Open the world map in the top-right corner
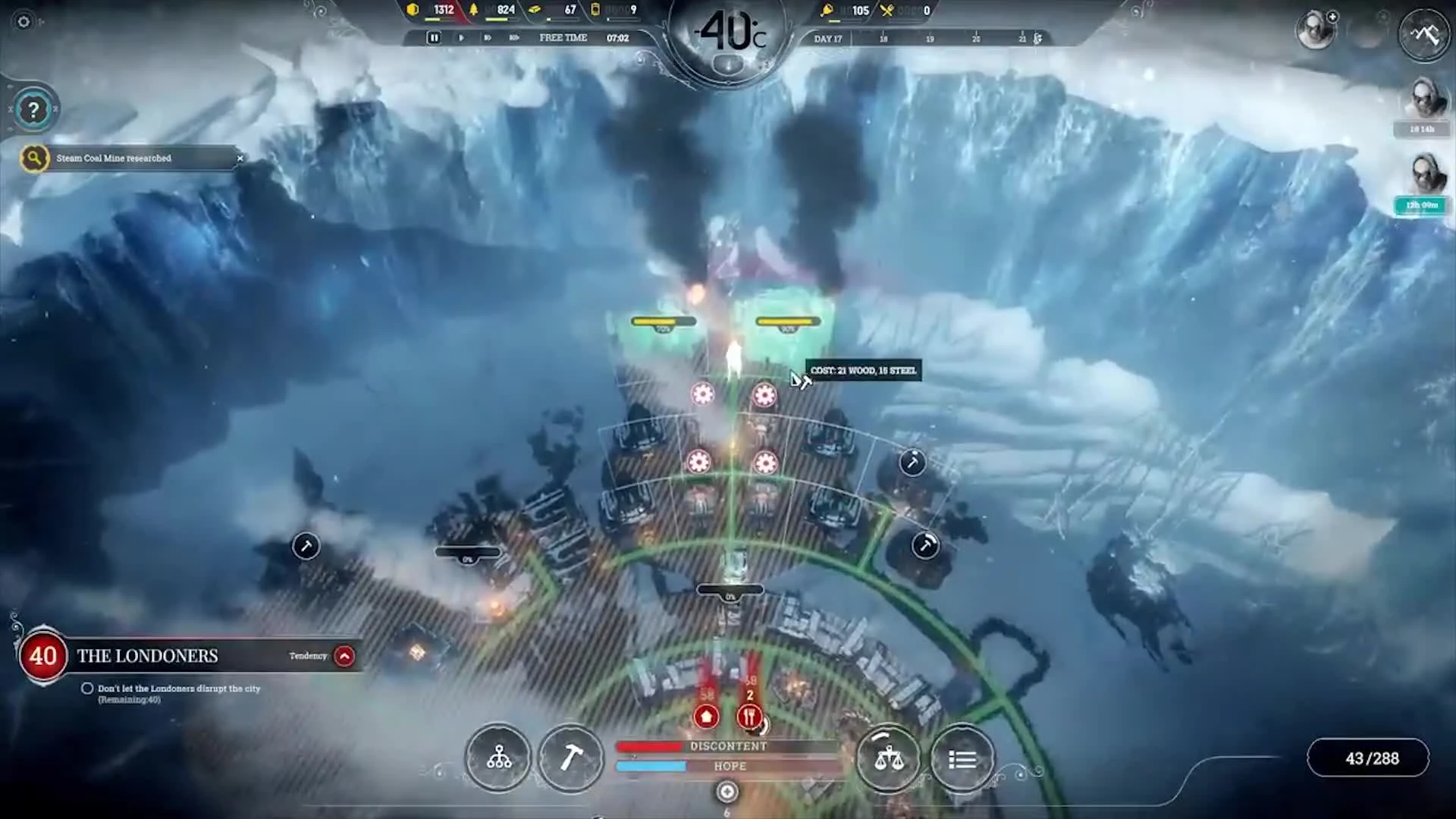1456x819 pixels. click(1424, 34)
